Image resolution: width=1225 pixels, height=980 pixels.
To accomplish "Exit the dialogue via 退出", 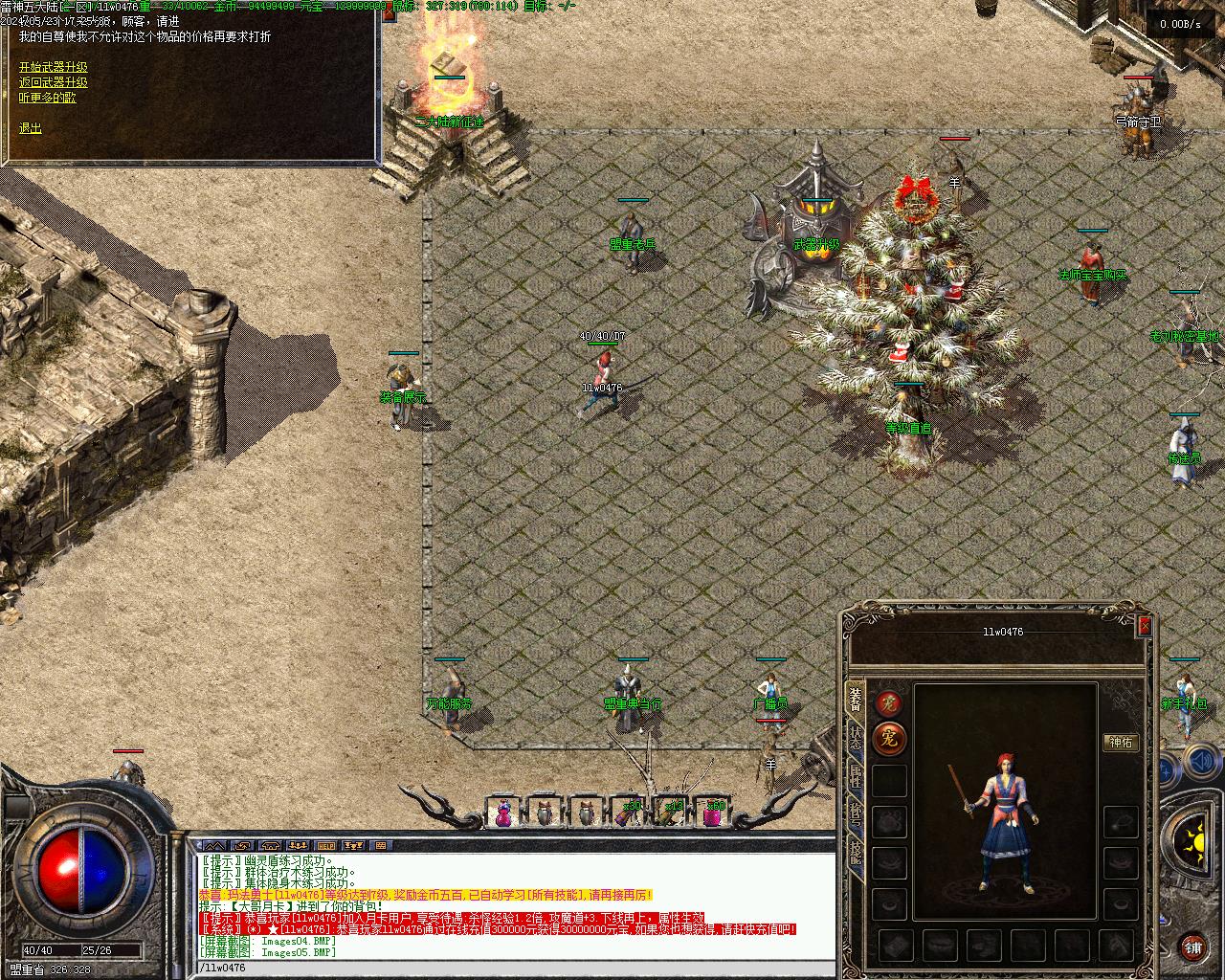I will point(31,127).
